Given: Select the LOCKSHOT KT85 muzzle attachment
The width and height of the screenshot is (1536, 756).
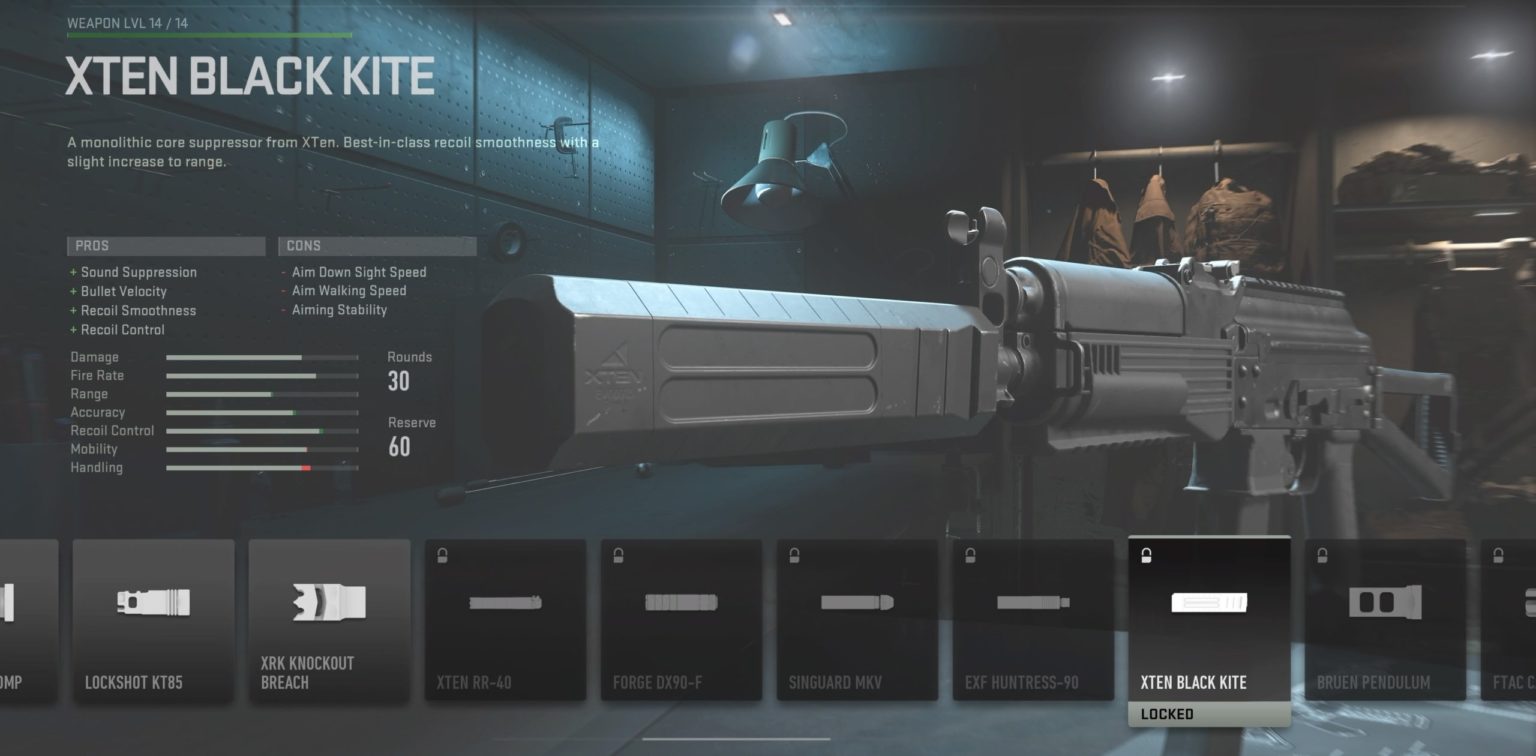Looking at the screenshot, I should (x=152, y=620).
